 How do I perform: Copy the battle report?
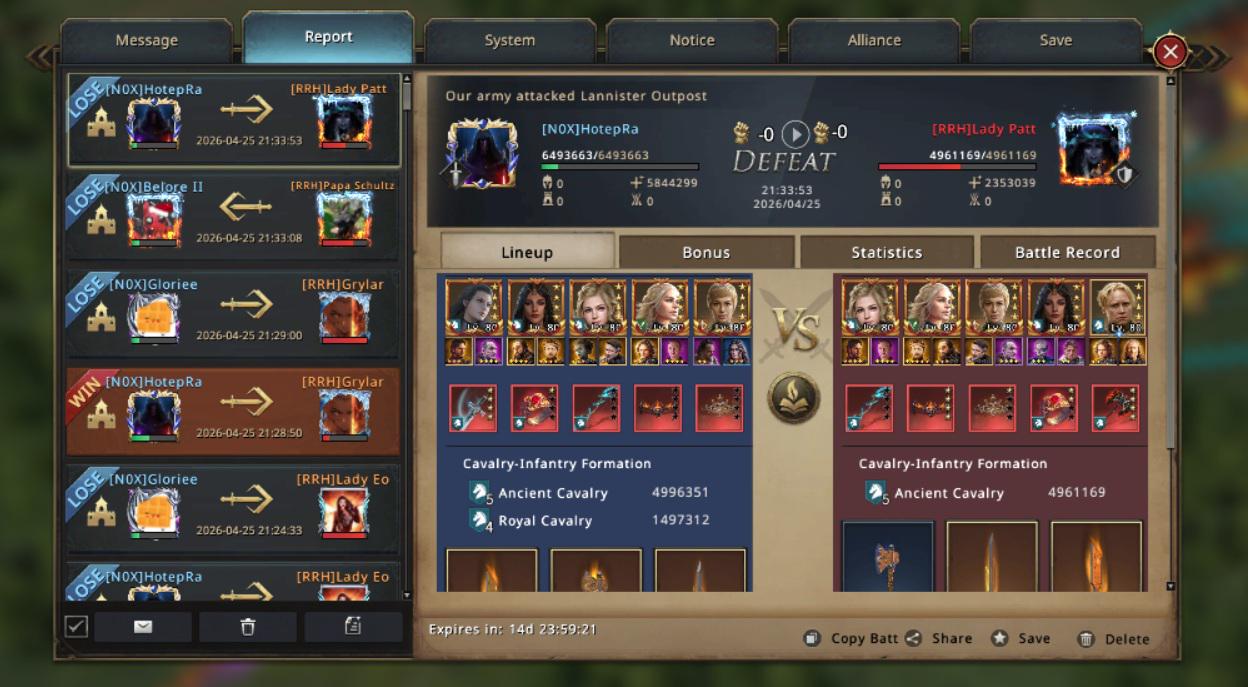[x=851, y=638]
